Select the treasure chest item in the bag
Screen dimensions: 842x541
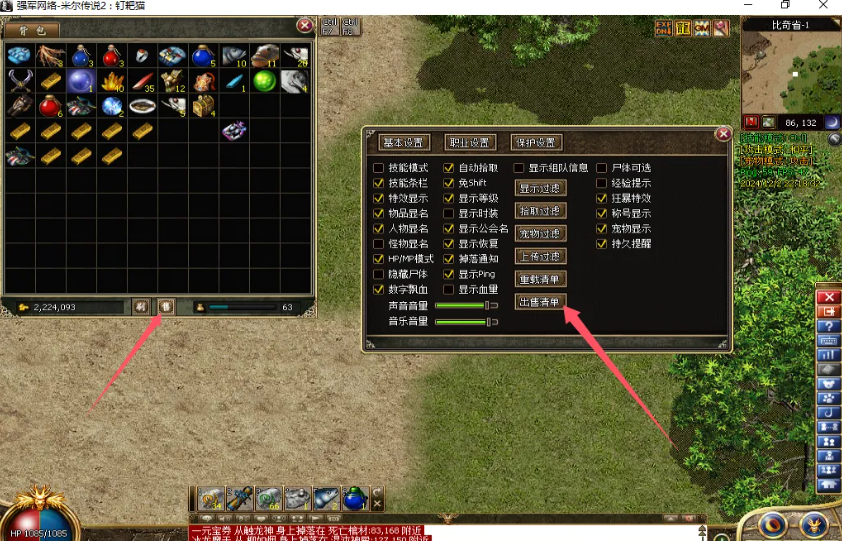tap(203, 105)
